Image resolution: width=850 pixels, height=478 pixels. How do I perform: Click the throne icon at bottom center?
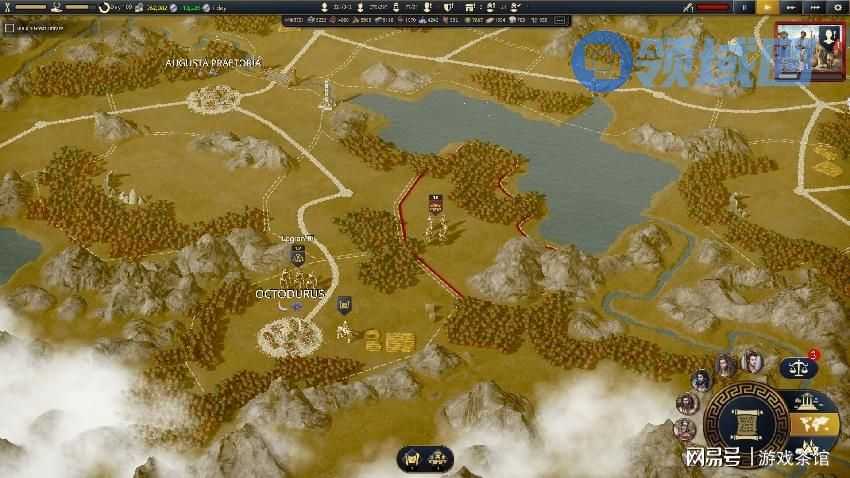410,459
